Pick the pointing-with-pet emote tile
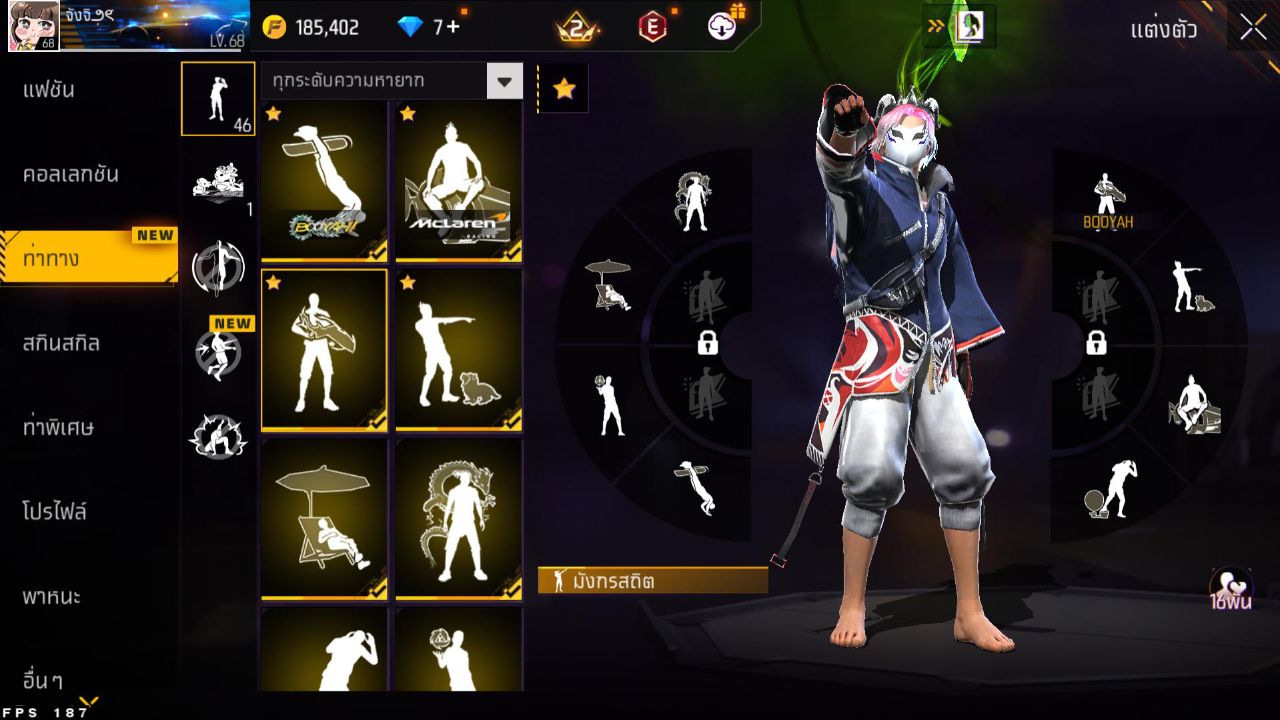The image size is (1280, 720). [x=458, y=350]
